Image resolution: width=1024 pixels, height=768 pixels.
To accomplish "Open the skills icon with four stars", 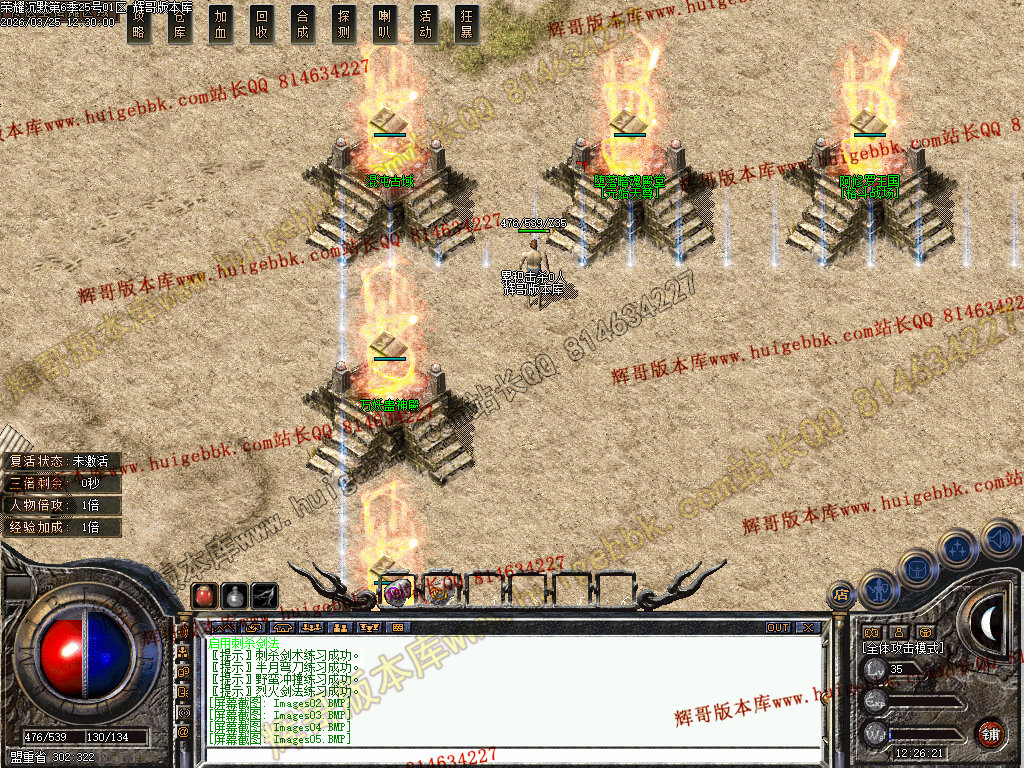I will (958, 548).
